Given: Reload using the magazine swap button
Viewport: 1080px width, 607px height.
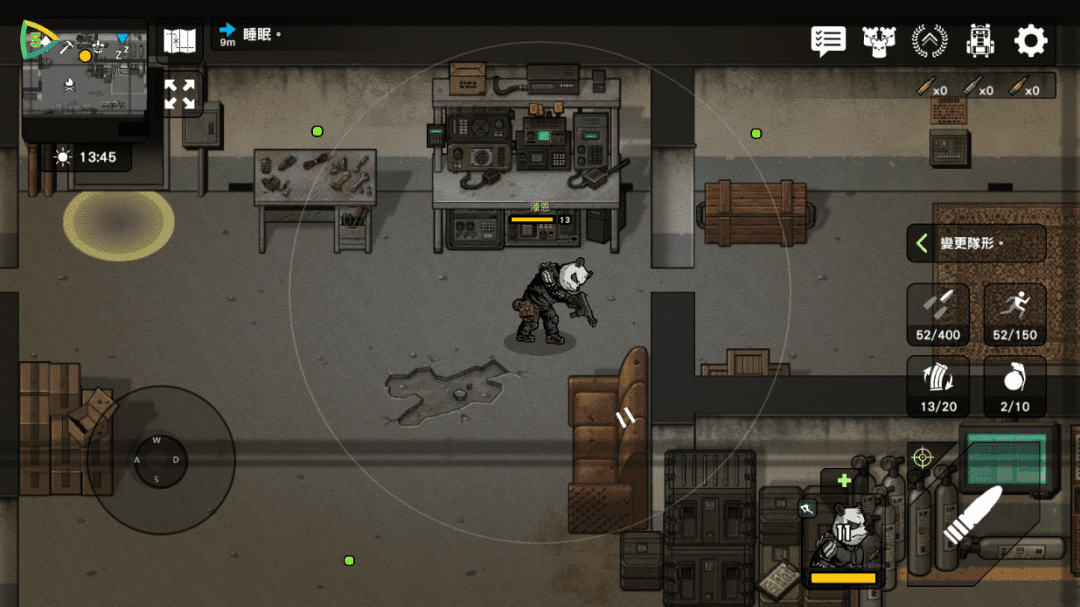Looking at the screenshot, I should (938, 386).
